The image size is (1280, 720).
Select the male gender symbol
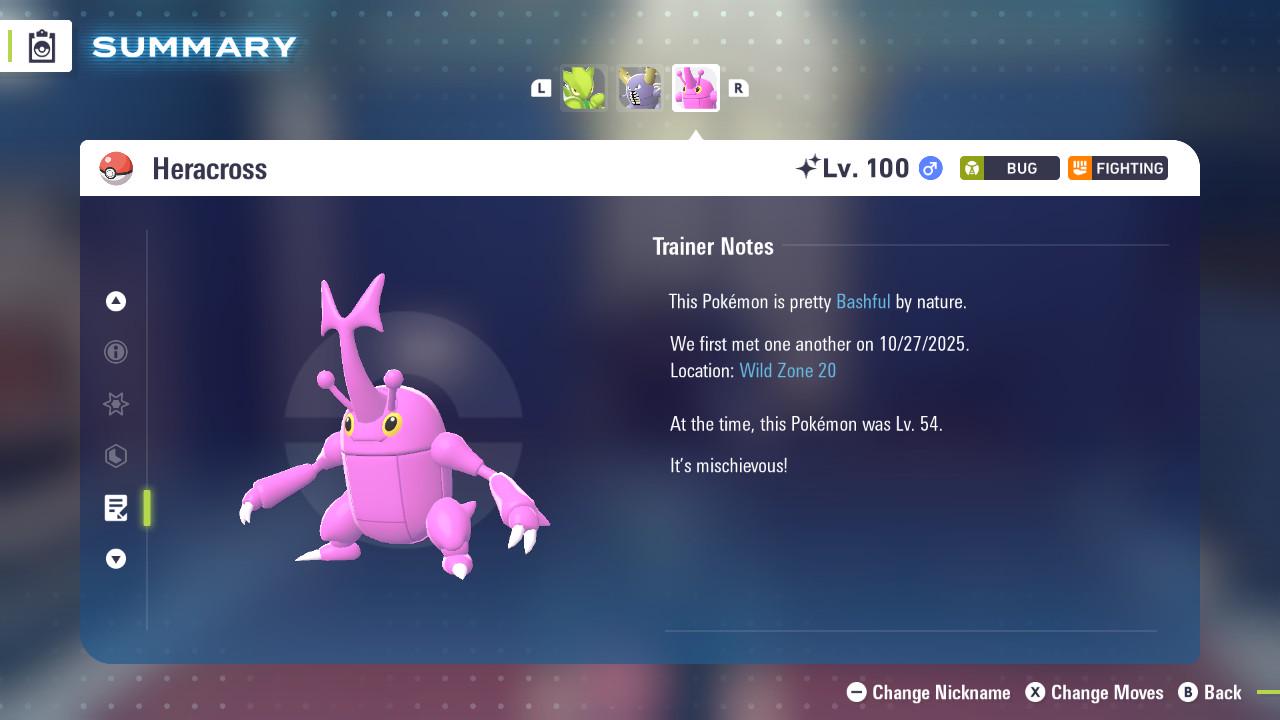click(928, 168)
